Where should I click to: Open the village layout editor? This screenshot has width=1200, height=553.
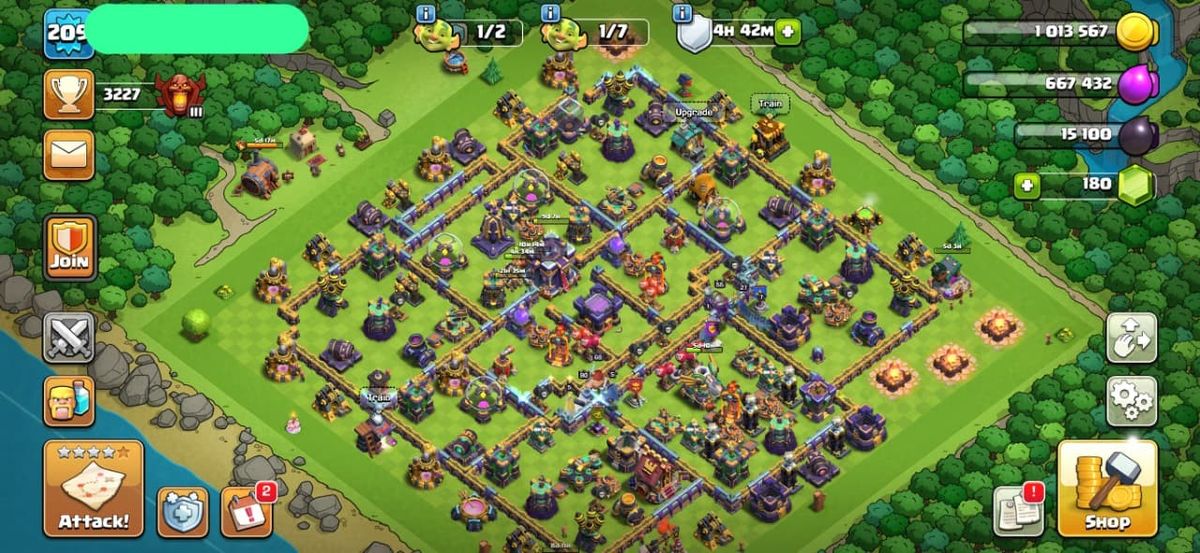coord(1131,338)
